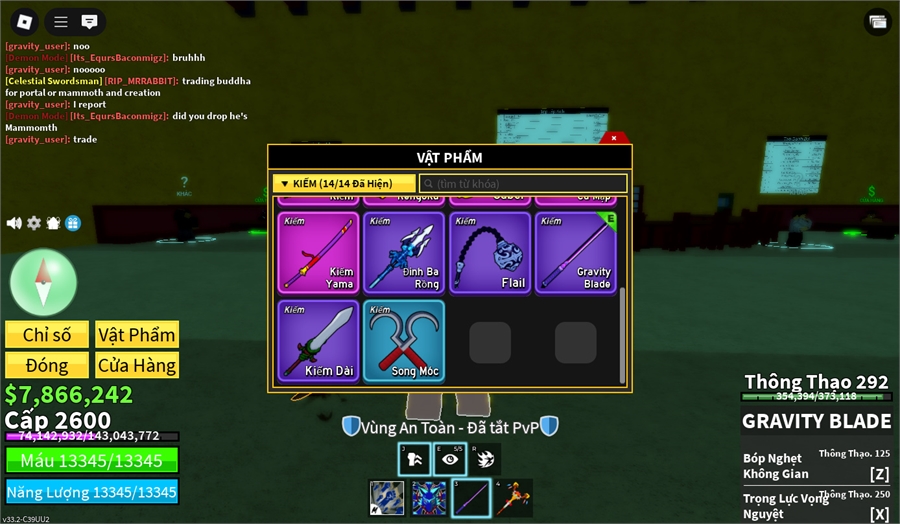Choose the Đinh Ba Rồng trident
Image resolution: width=900 pixels, height=524 pixels.
point(402,252)
